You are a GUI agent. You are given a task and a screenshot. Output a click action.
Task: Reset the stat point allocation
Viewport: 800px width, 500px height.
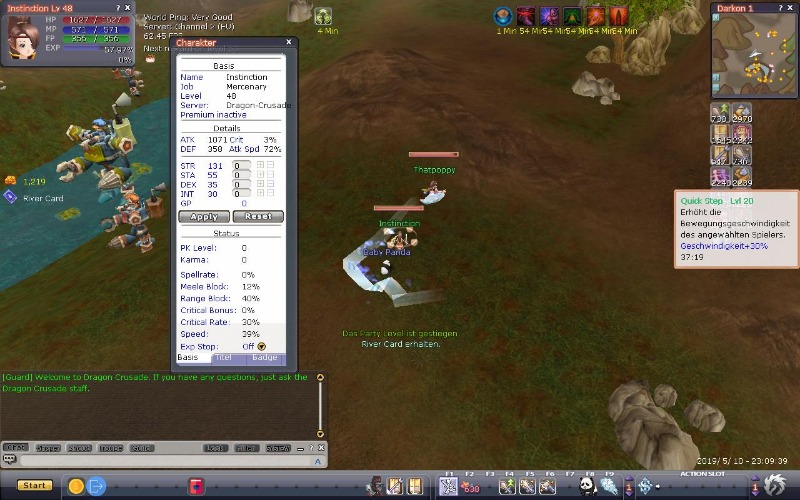(x=258, y=216)
